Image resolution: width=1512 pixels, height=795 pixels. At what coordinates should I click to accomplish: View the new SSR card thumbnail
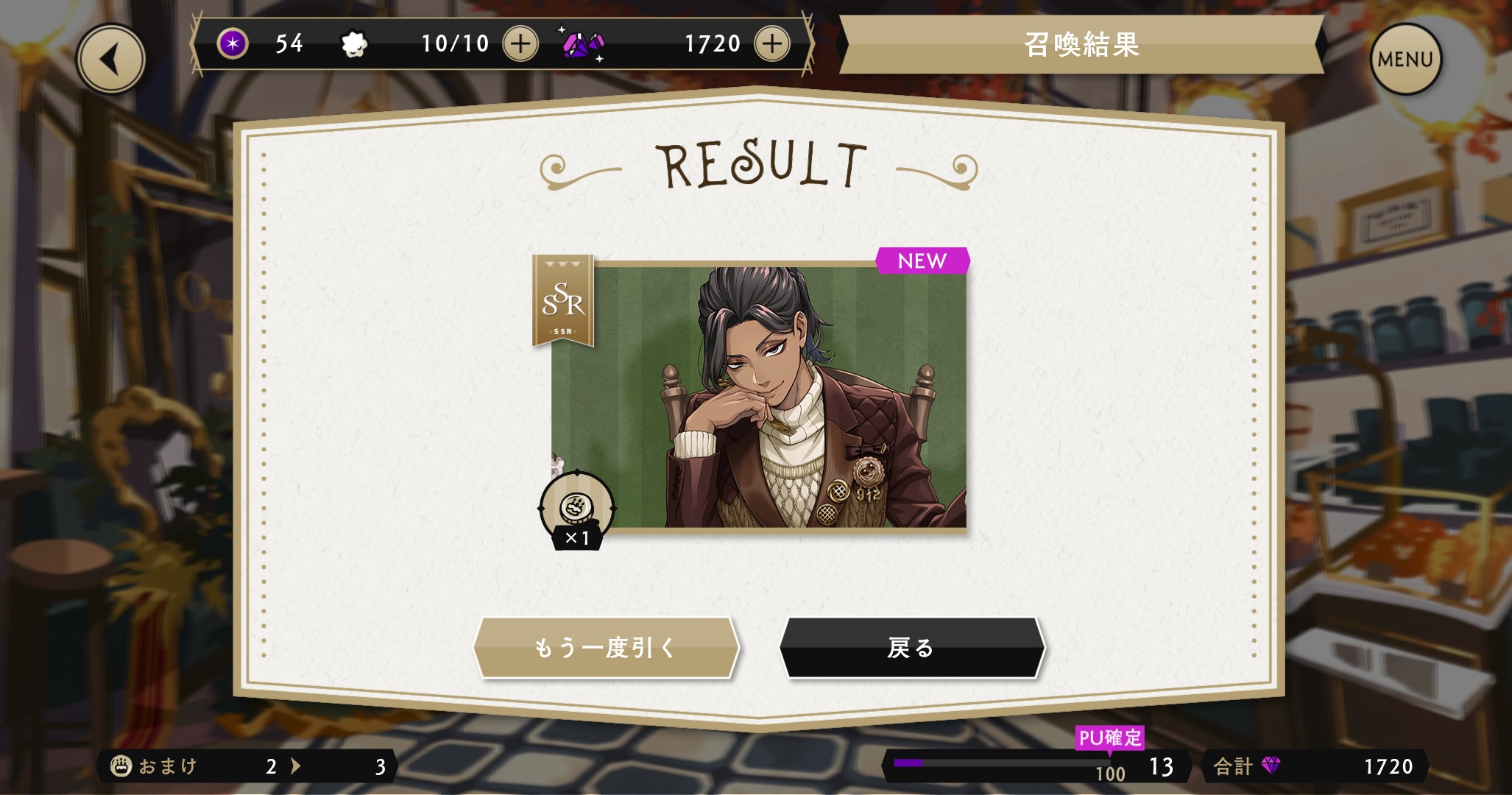pos(758,397)
